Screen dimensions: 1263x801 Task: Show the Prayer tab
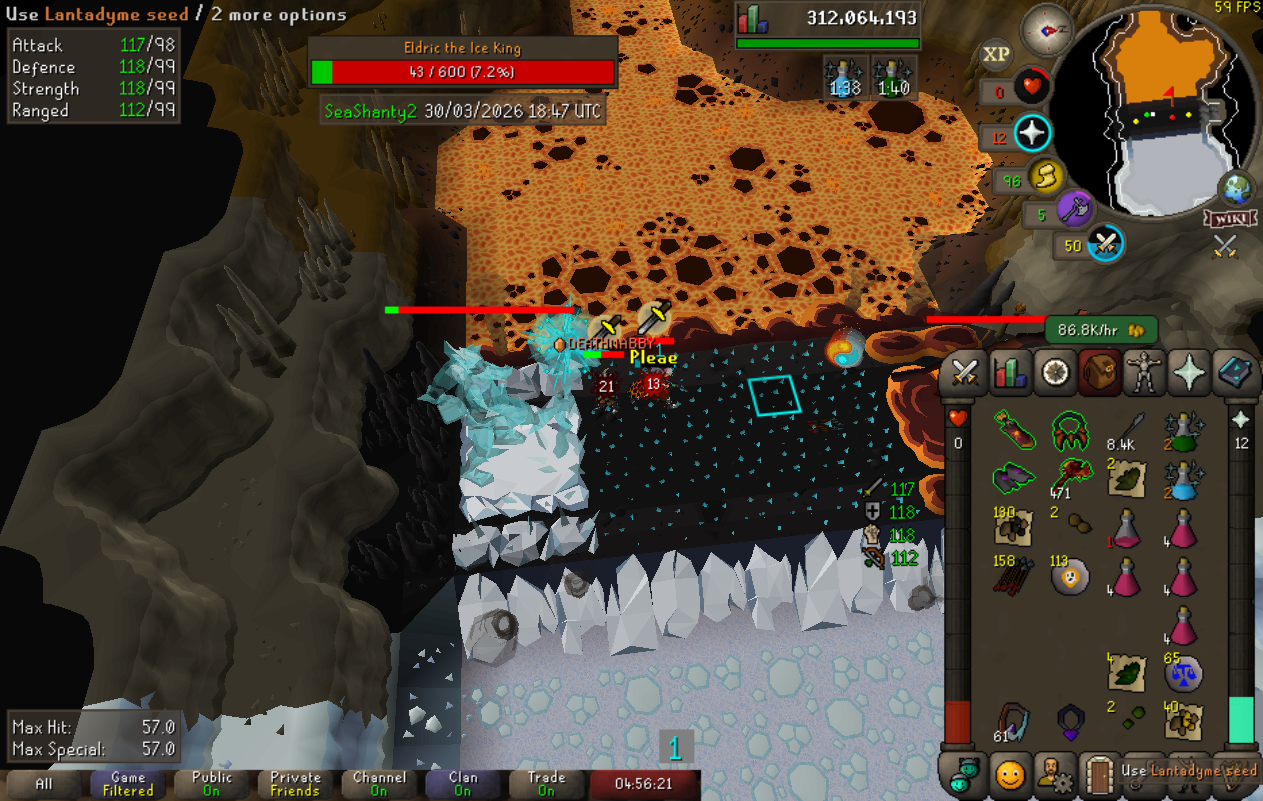[1190, 372]
